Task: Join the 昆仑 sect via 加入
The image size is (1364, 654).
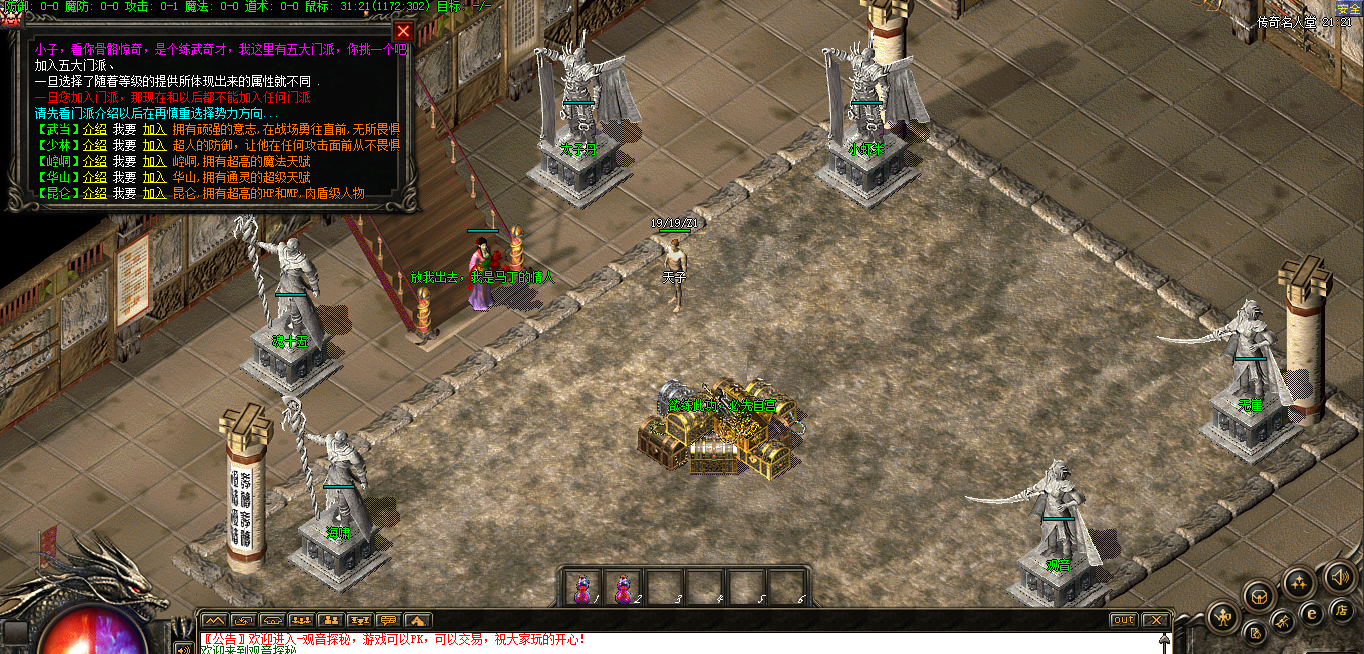Action: click(x=154, y=193)
